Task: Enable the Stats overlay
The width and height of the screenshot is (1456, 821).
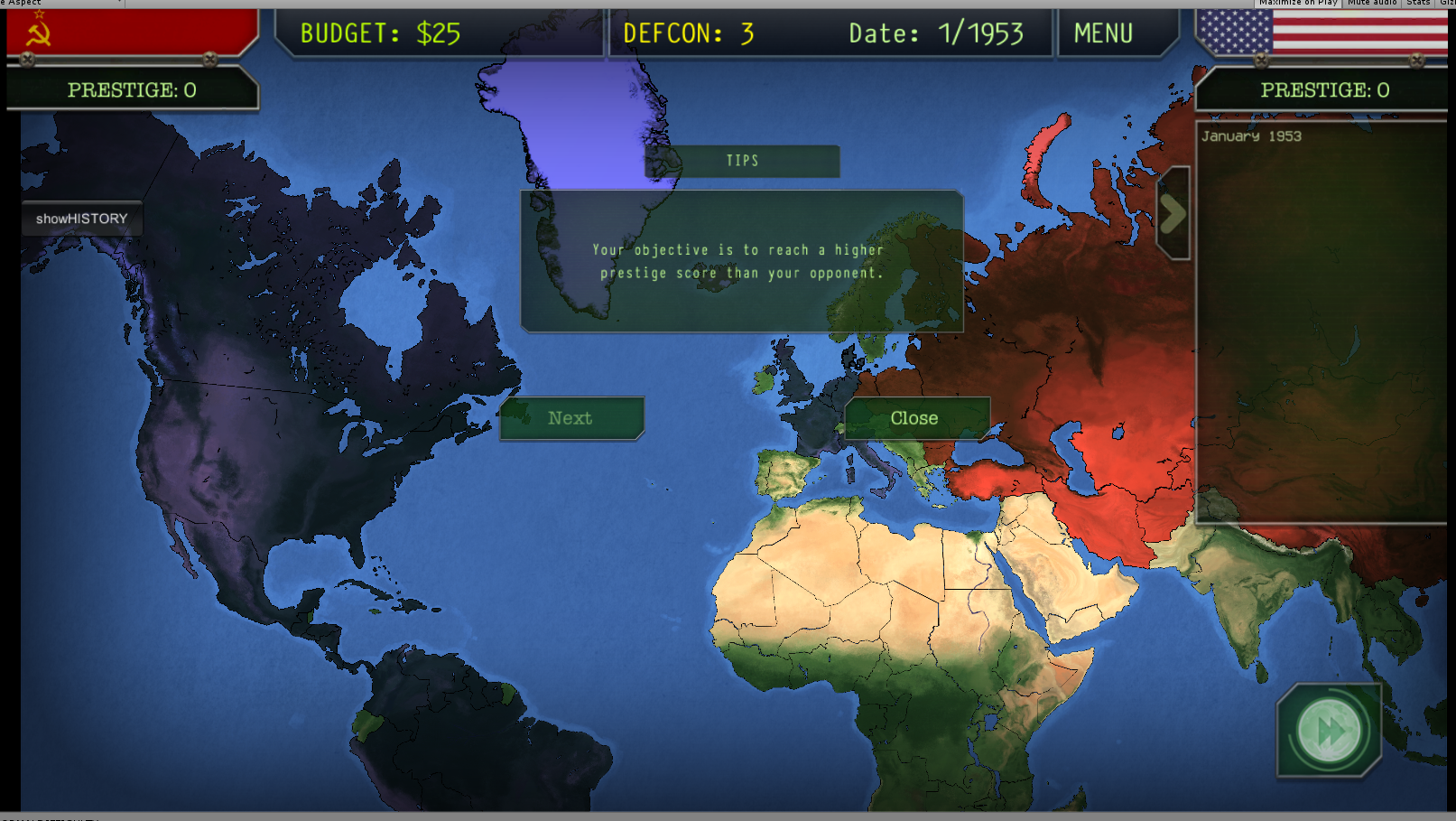Action: click(1417, 3)
